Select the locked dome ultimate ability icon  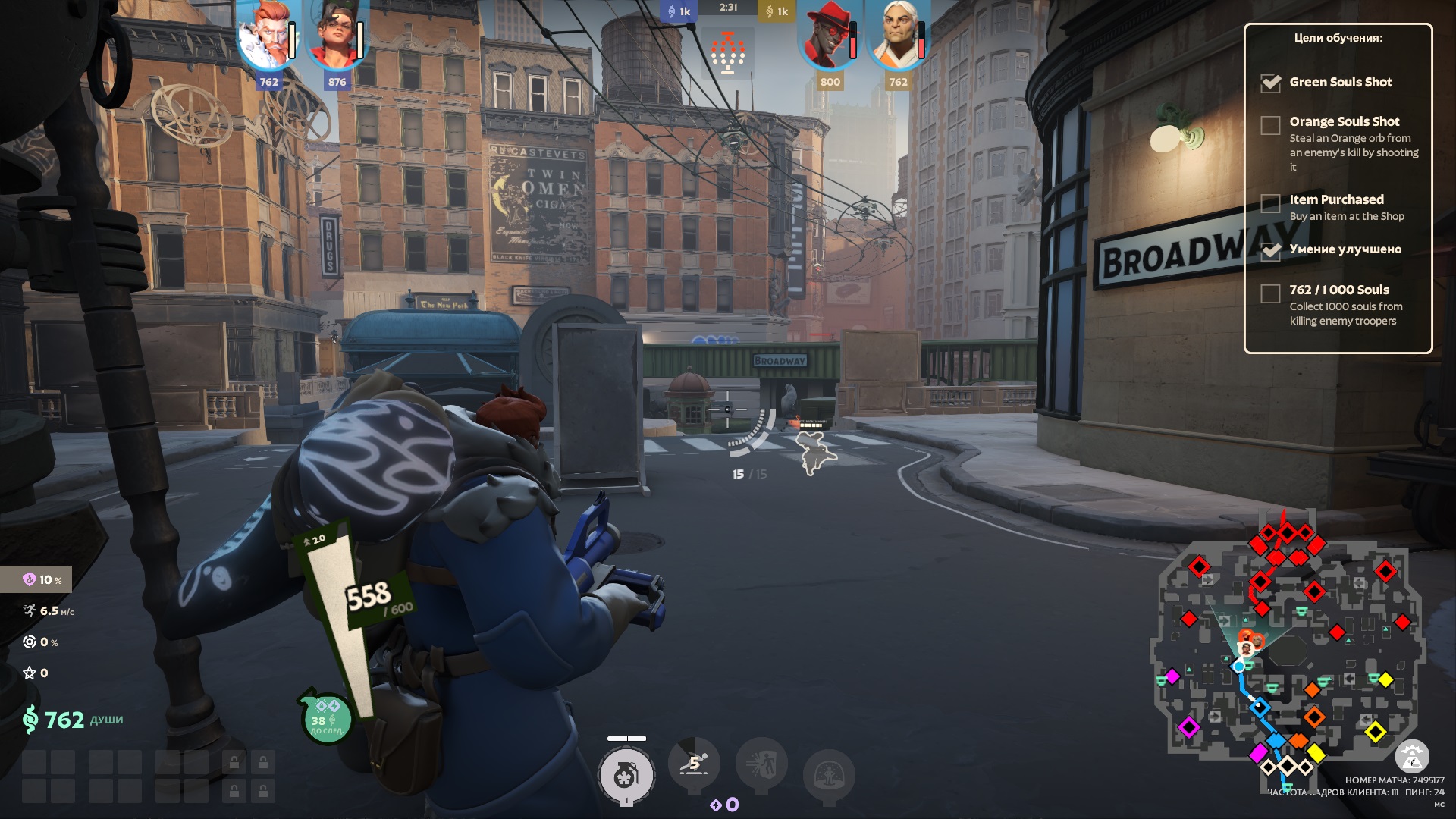pyautogui.click(x=829, y=775)
